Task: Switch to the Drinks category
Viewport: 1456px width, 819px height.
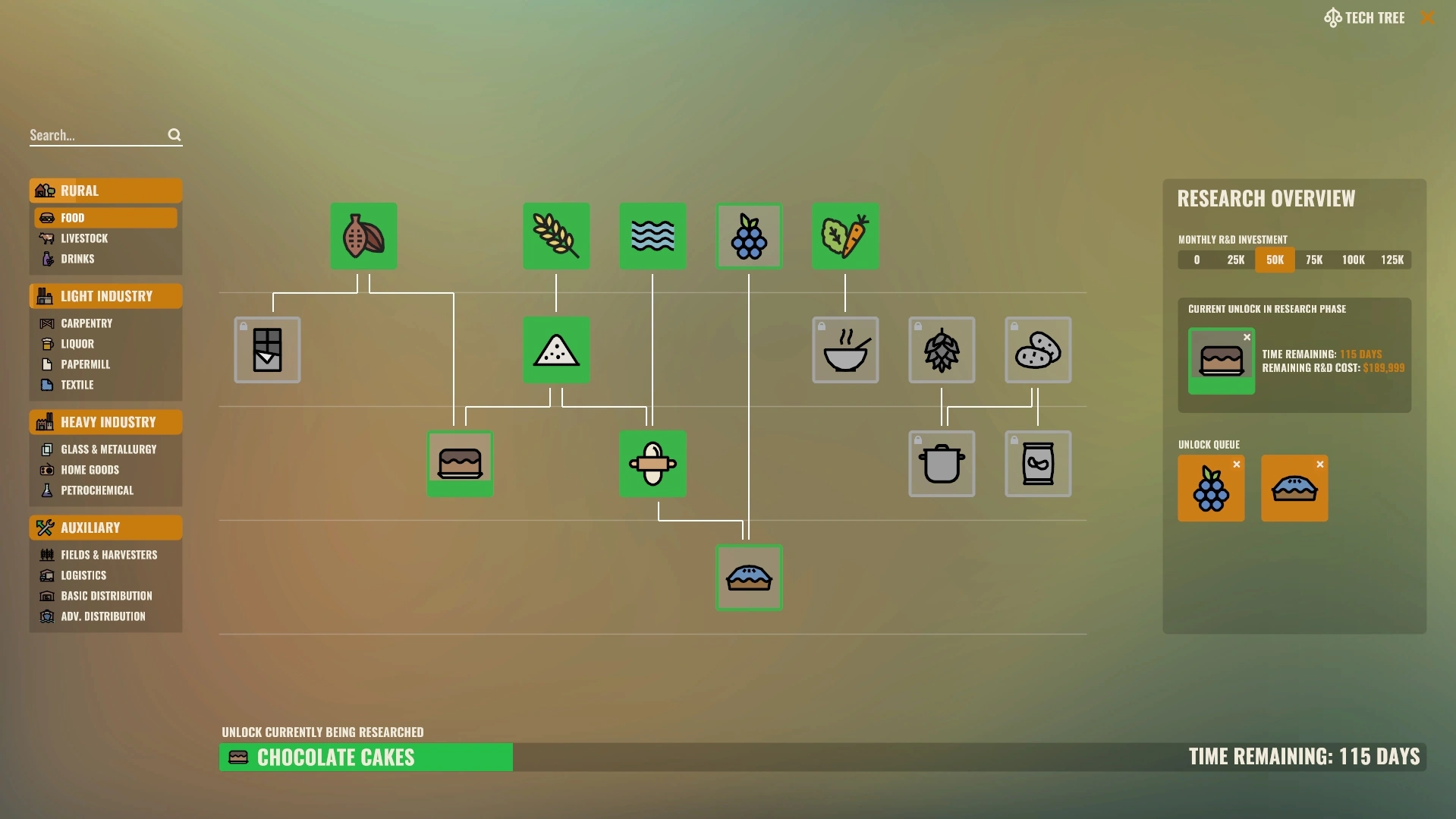Action: point(77,259)
